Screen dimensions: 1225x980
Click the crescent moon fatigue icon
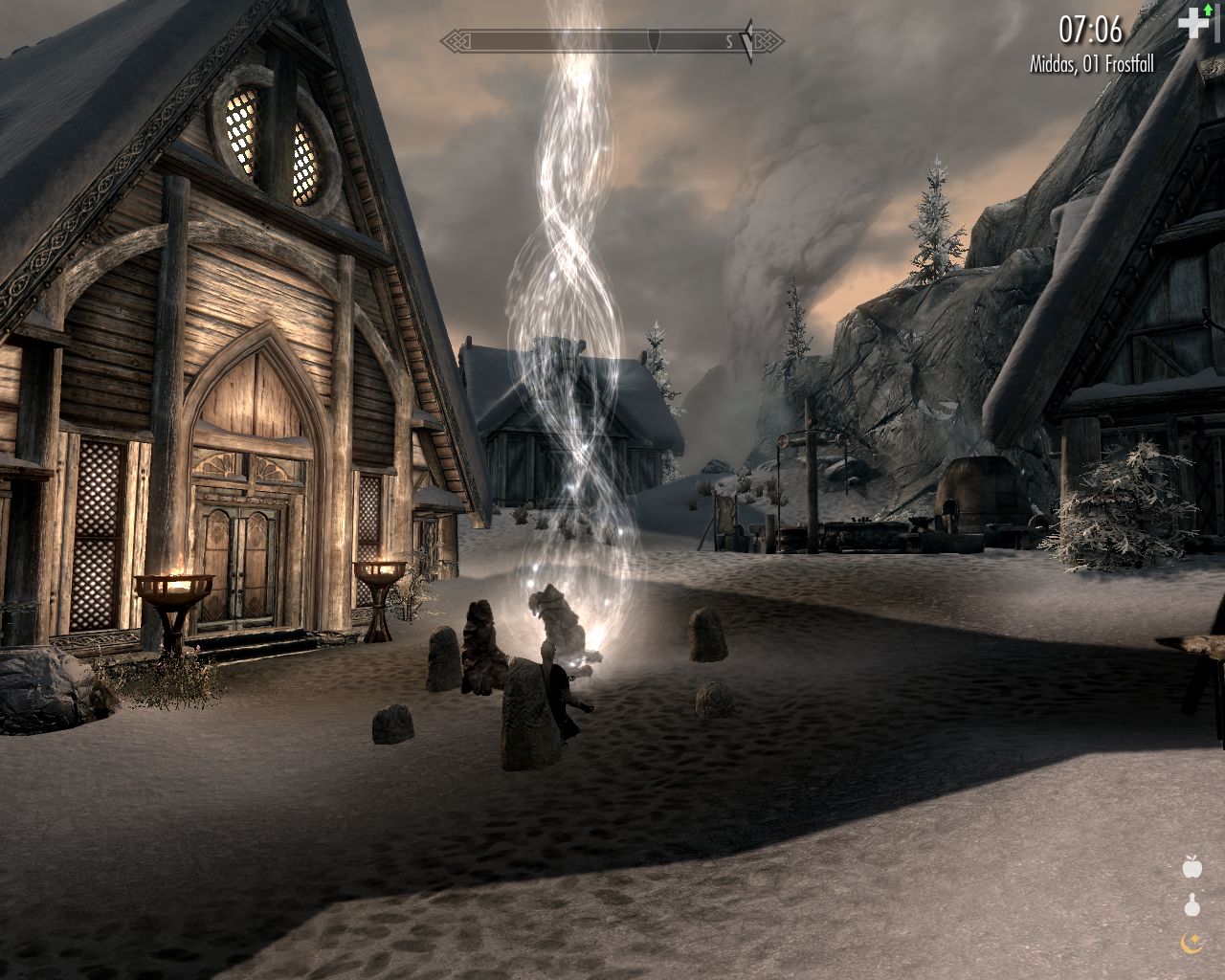[1192, 942]
